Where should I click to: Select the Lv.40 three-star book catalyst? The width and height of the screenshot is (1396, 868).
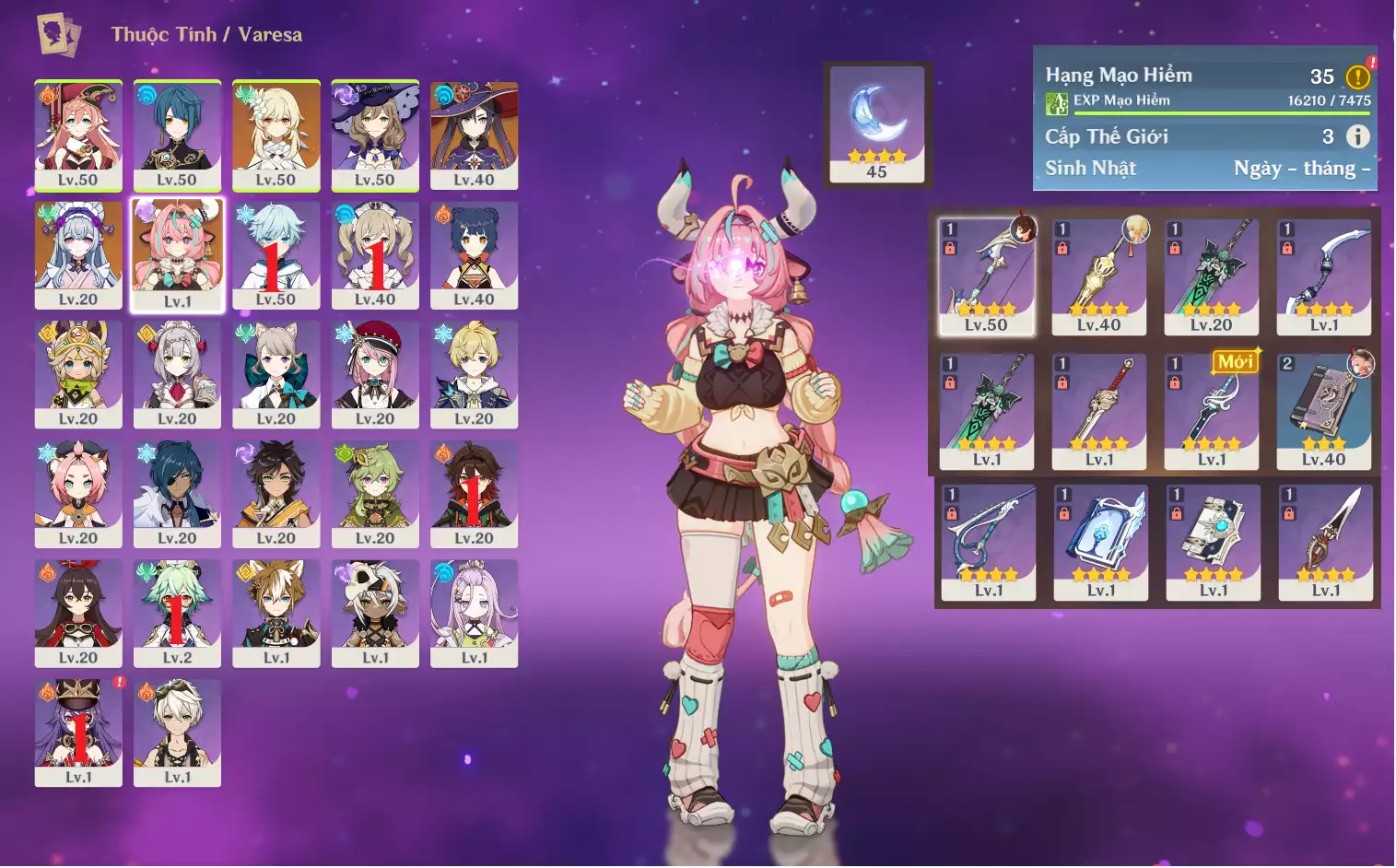pos(1324,410)
